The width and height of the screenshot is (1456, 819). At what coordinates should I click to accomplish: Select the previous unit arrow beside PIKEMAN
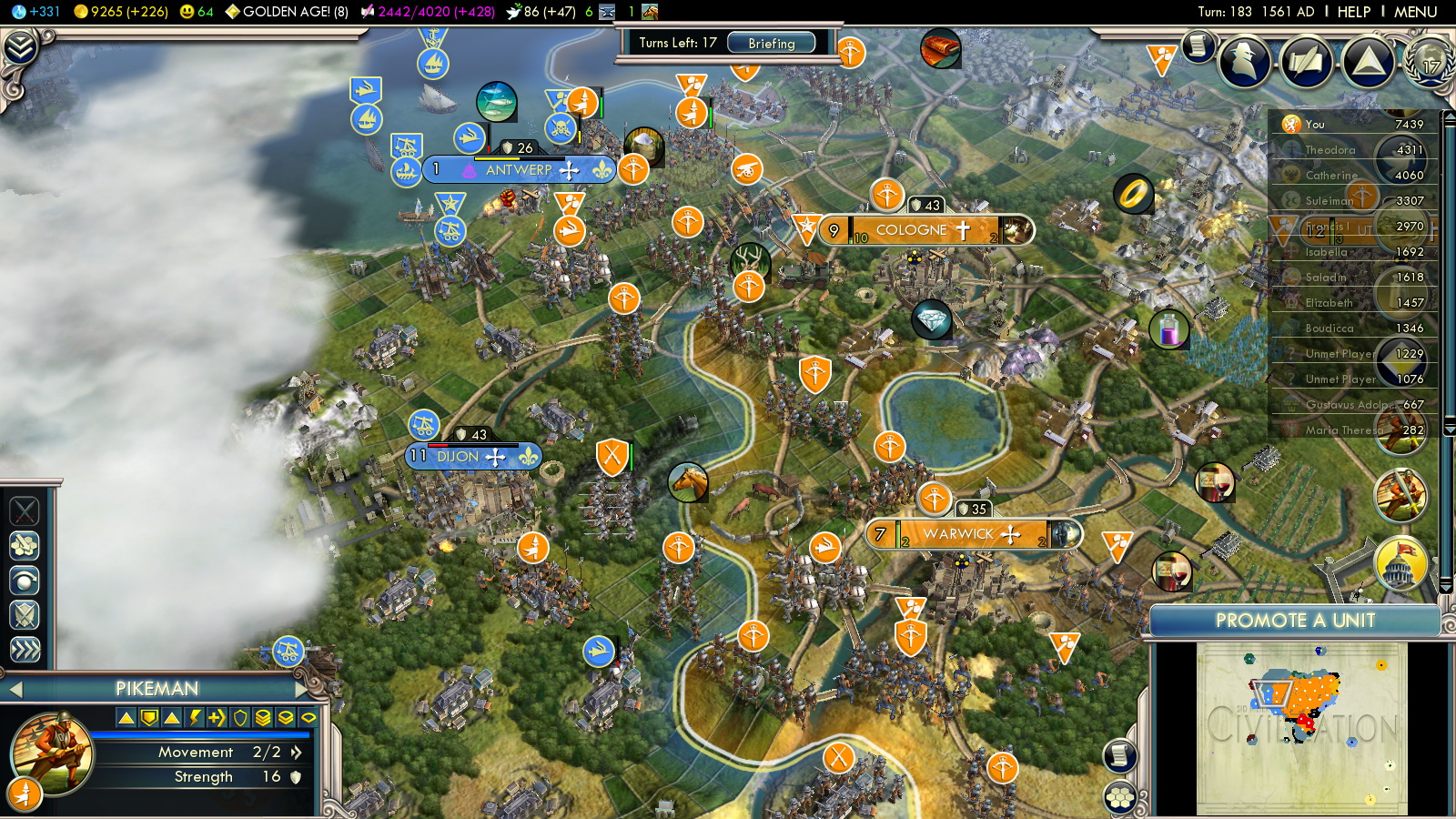click(x=15, y=690)
